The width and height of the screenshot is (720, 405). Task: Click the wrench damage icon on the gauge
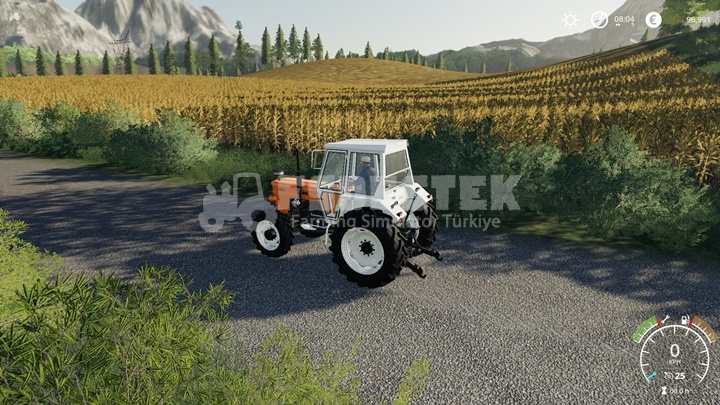(664, 320)
